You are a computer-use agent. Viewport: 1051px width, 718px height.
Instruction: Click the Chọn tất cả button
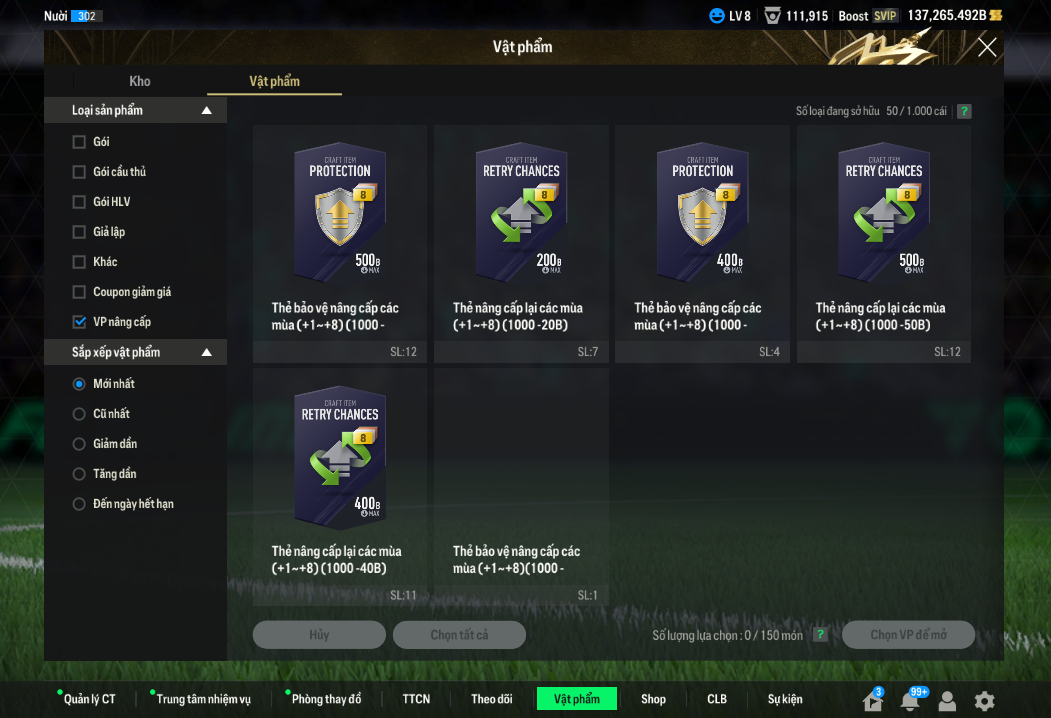click(459, 635)
